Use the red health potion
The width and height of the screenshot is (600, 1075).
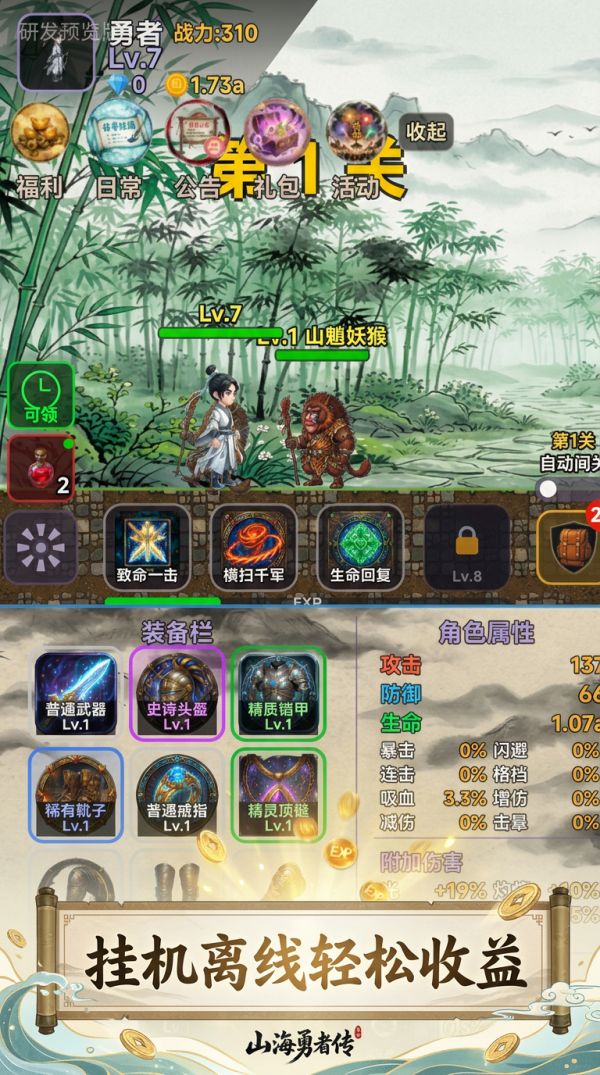pyautogui.click(x=41, y=468)
